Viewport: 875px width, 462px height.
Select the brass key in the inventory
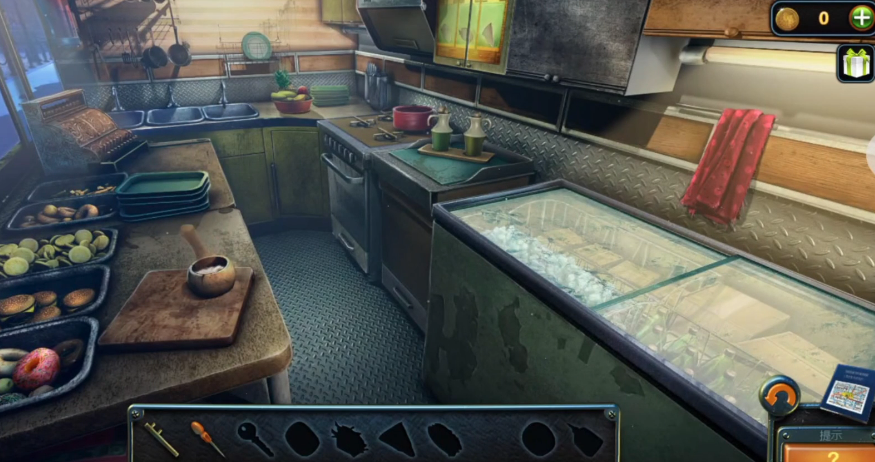[162, 436]
